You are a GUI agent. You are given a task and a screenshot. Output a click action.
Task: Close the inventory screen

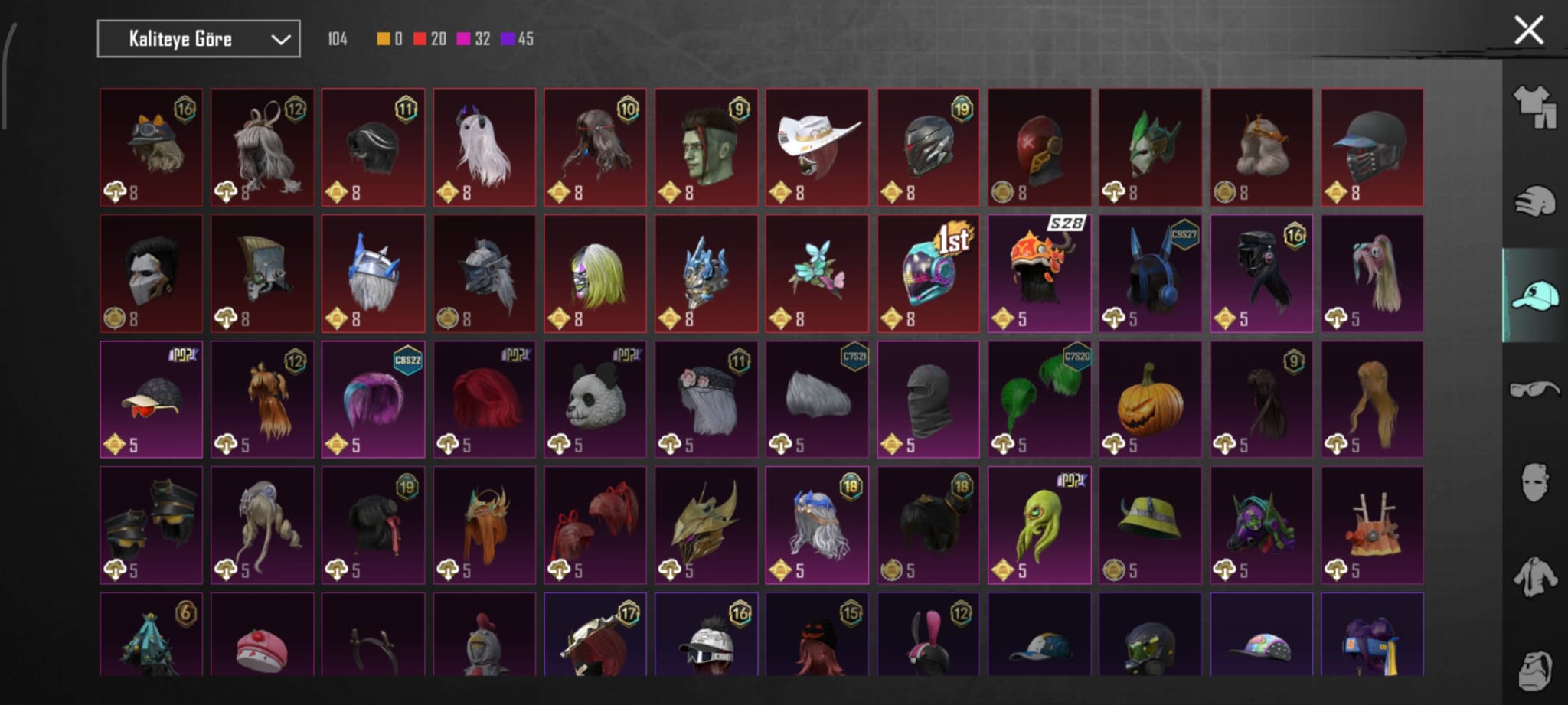1528,31
